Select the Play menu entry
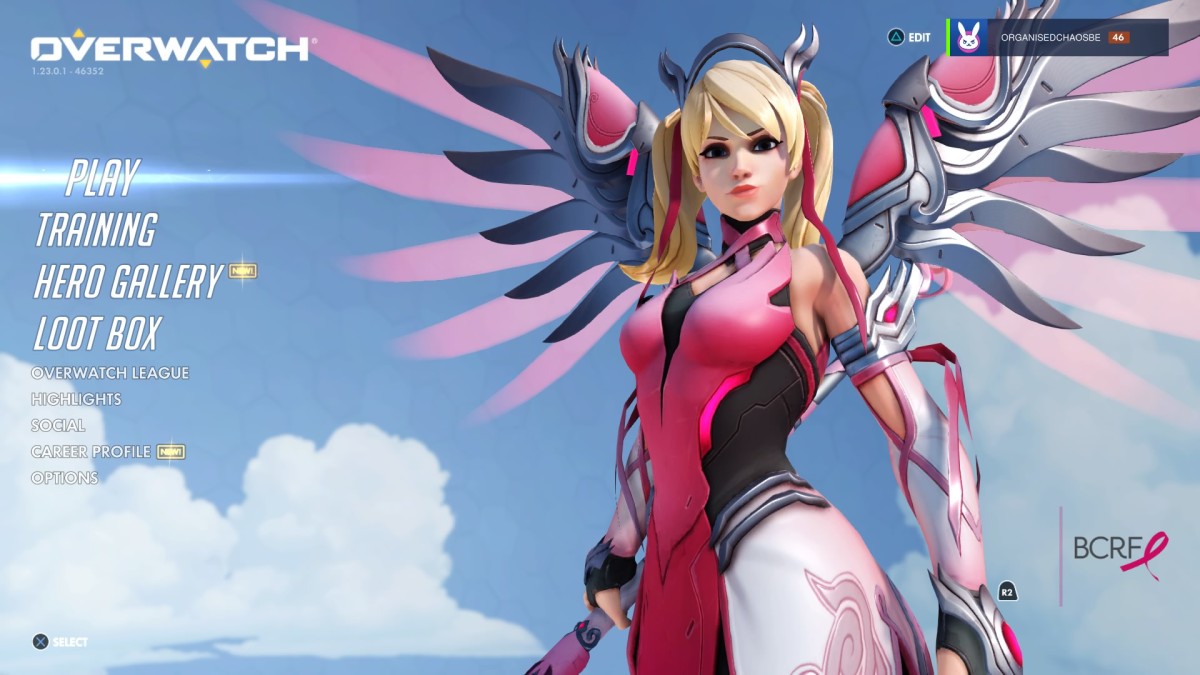 pos(102,178)
